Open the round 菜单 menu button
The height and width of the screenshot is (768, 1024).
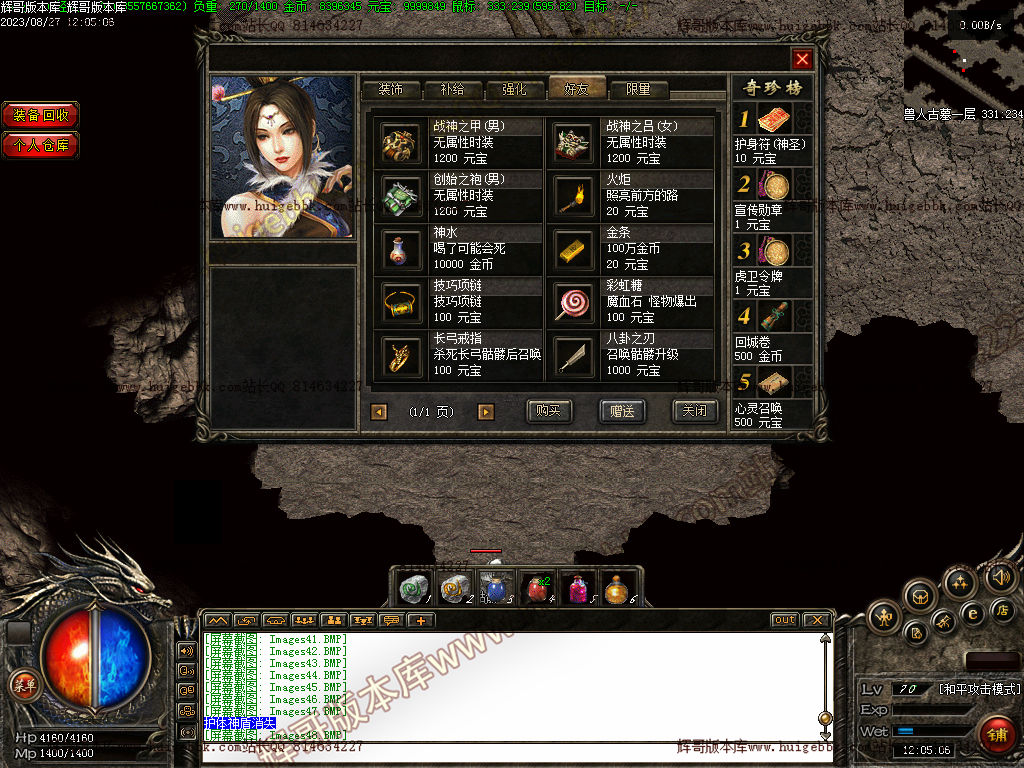click(22, 685)
